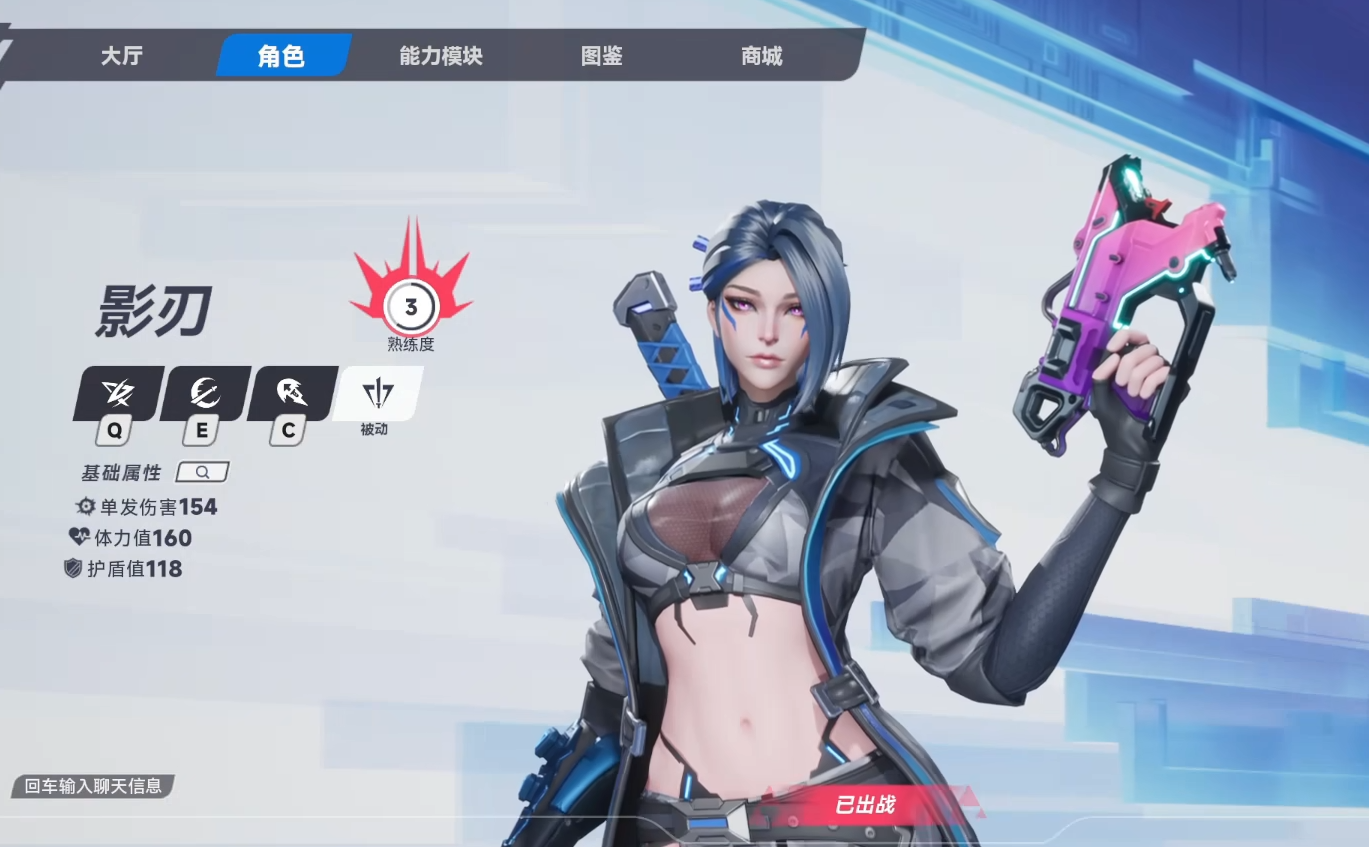The height and width of the screenshot is (847, 1369).
Task: View the E skill icon
Action: pos(205,394)
